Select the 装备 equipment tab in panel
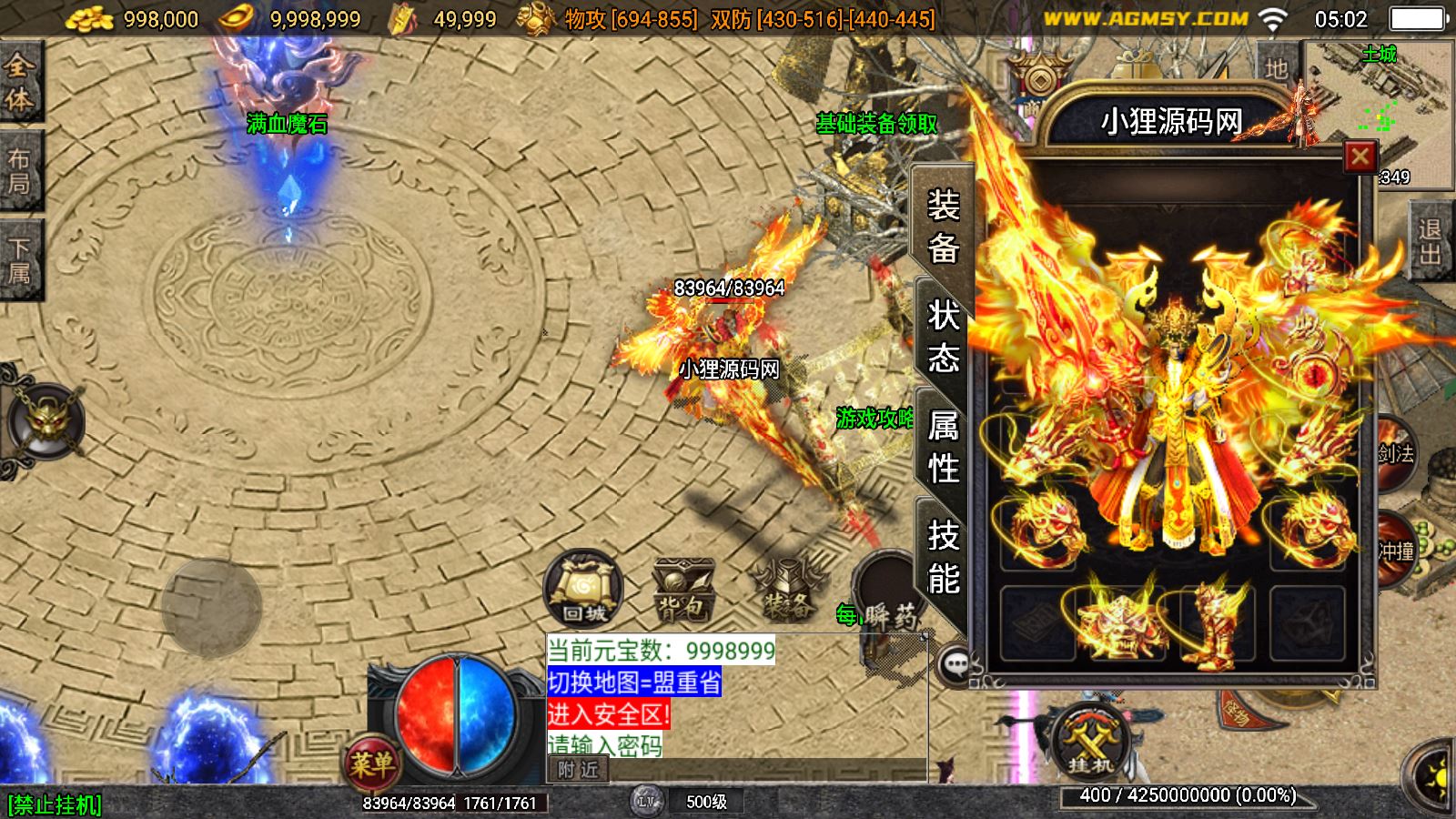1456x819 pixels. tap(943, 226)
